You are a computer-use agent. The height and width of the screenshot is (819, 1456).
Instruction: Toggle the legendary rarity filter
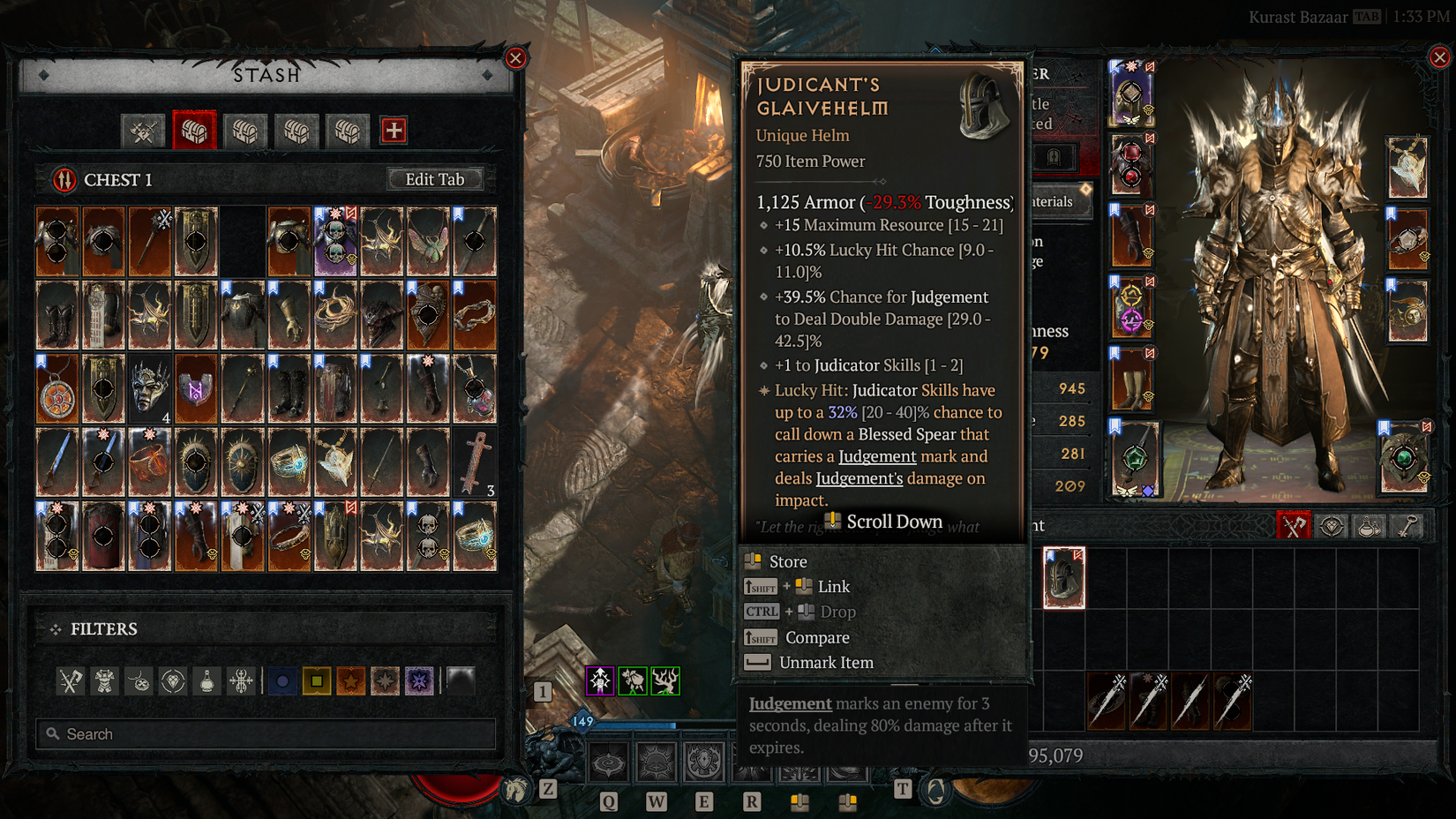click(x=351, y=680)
